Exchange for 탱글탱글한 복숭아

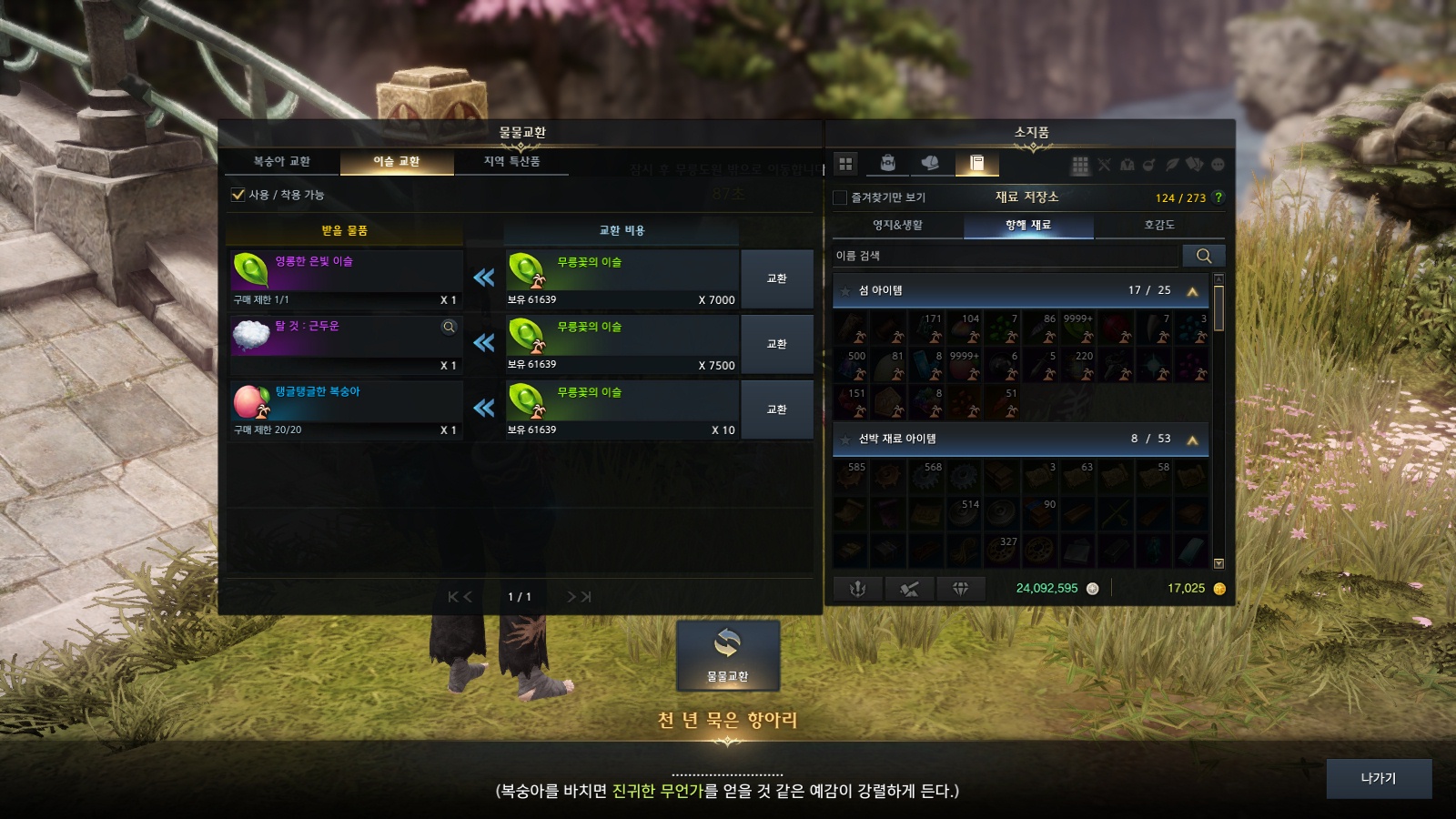pos(776,409)
